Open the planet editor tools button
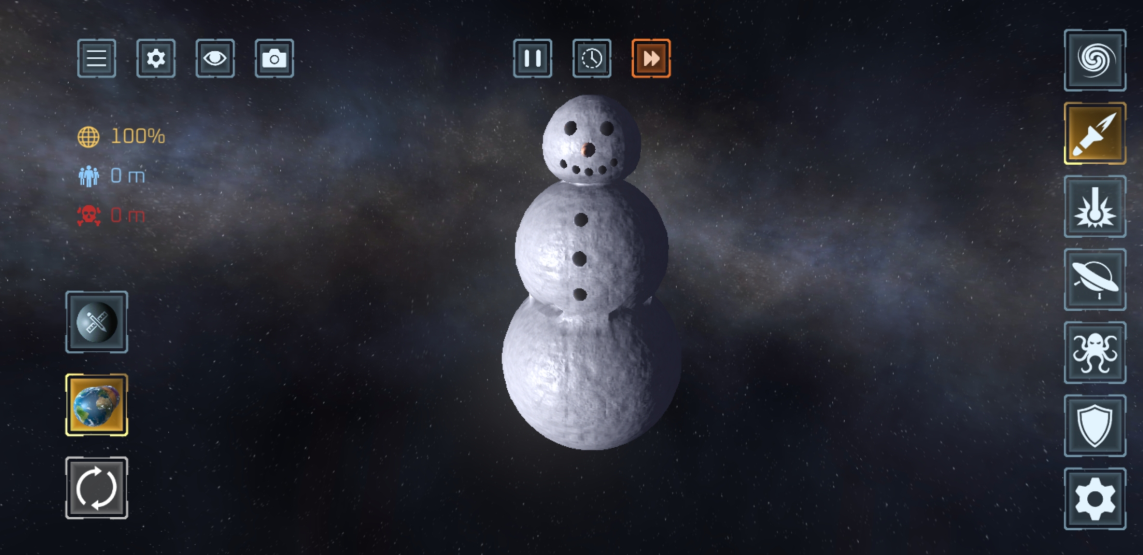1143x555 pixels. [x=96, y=322]
